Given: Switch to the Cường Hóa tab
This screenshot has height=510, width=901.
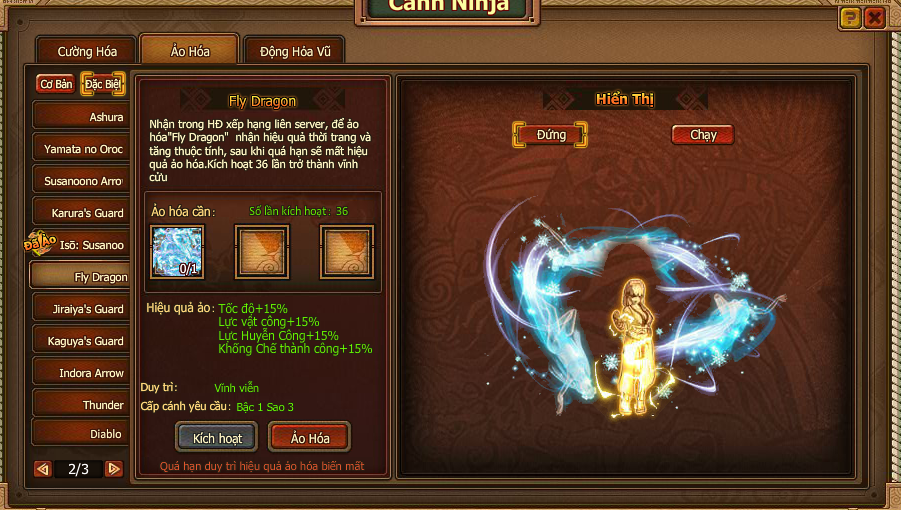Looking at the screenshot, I should click(x=87, y=51).
